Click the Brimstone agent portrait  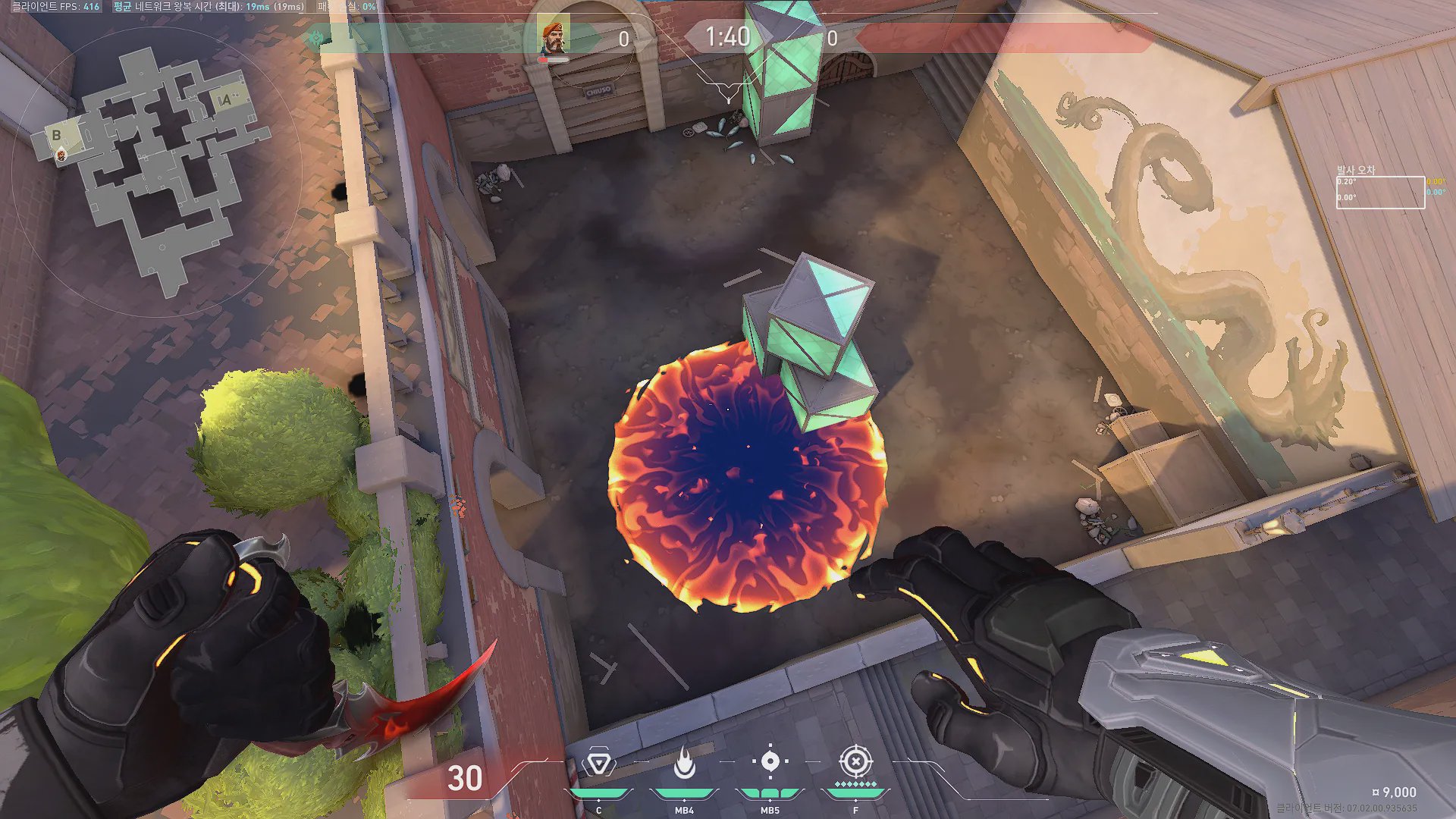pyautogui.click(x=554, y=36)
